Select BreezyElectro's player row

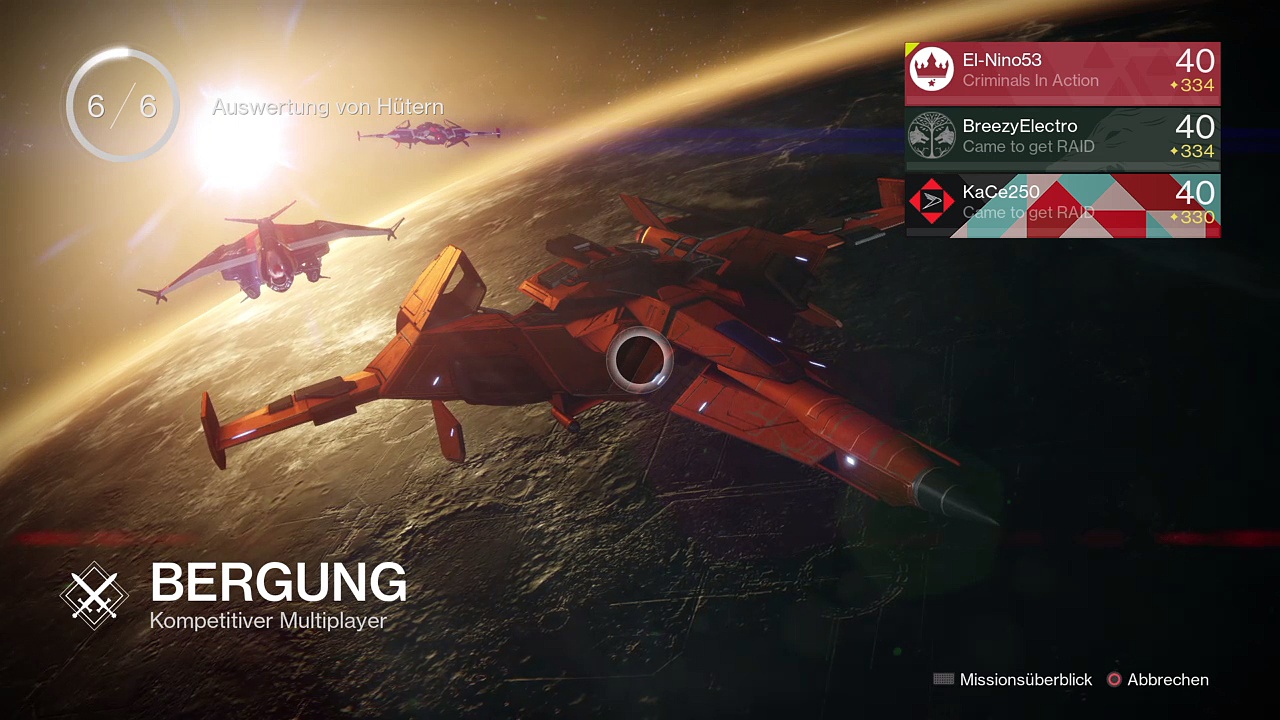click(x=1062, y=139)
